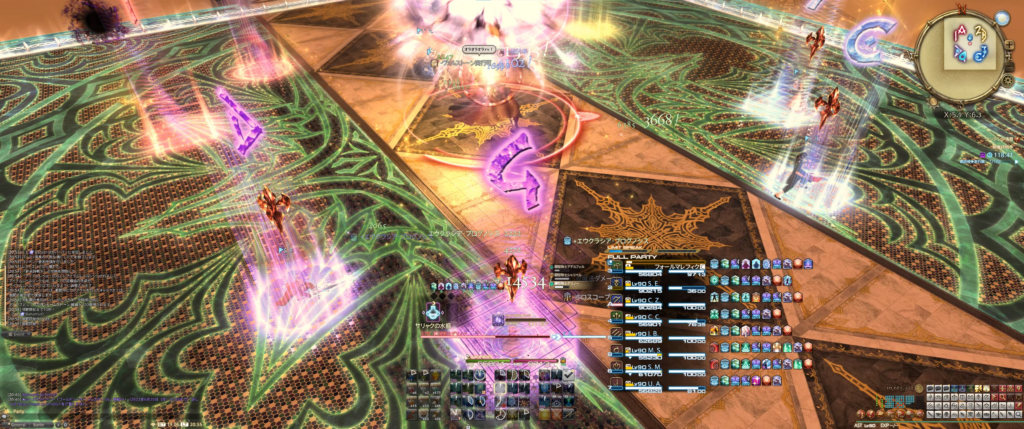Click the white checkmark hotbar icon

tap(568, 375)
